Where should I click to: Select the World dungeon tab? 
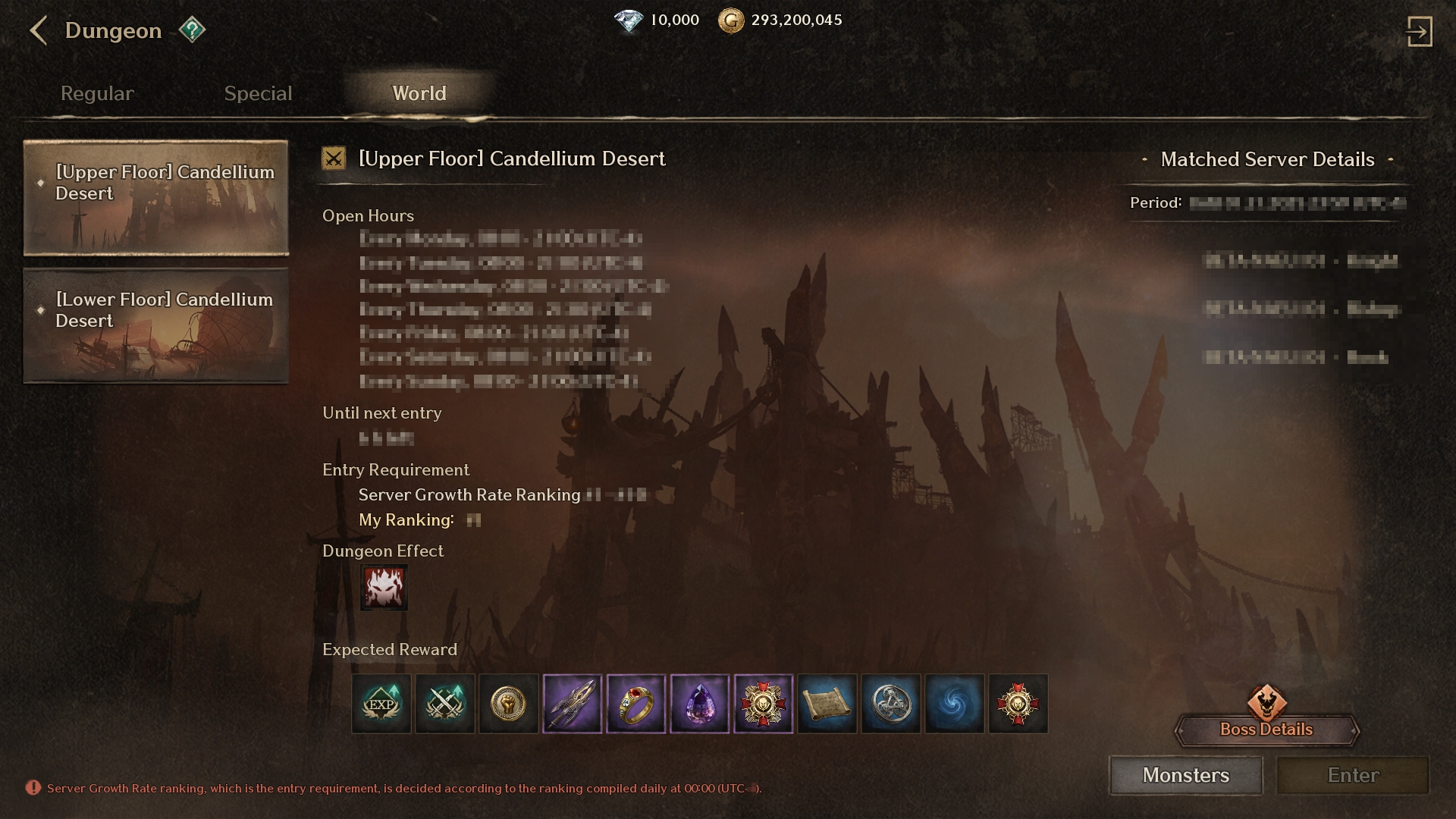[419, 93]
